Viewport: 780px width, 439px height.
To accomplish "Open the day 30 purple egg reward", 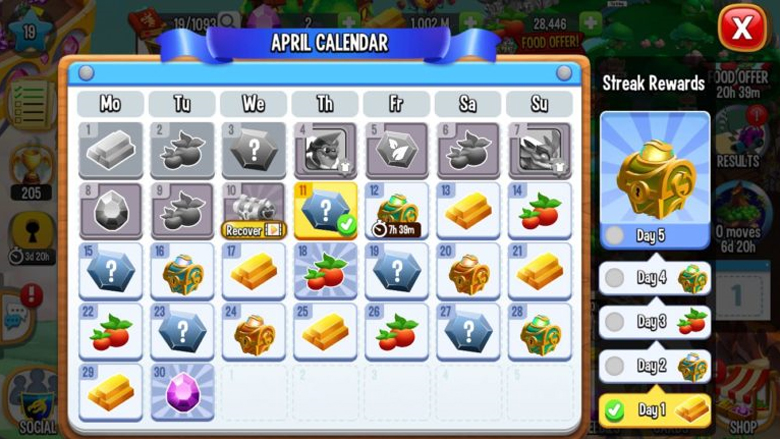I will (182, 390).
